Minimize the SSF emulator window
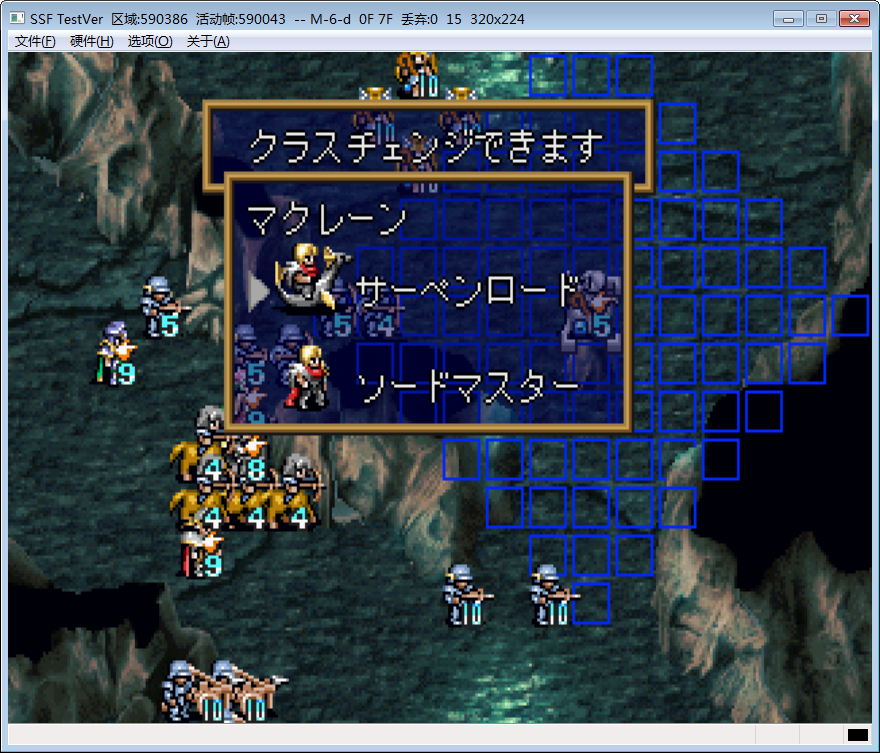880x753 pixels. tap(789, 19)
